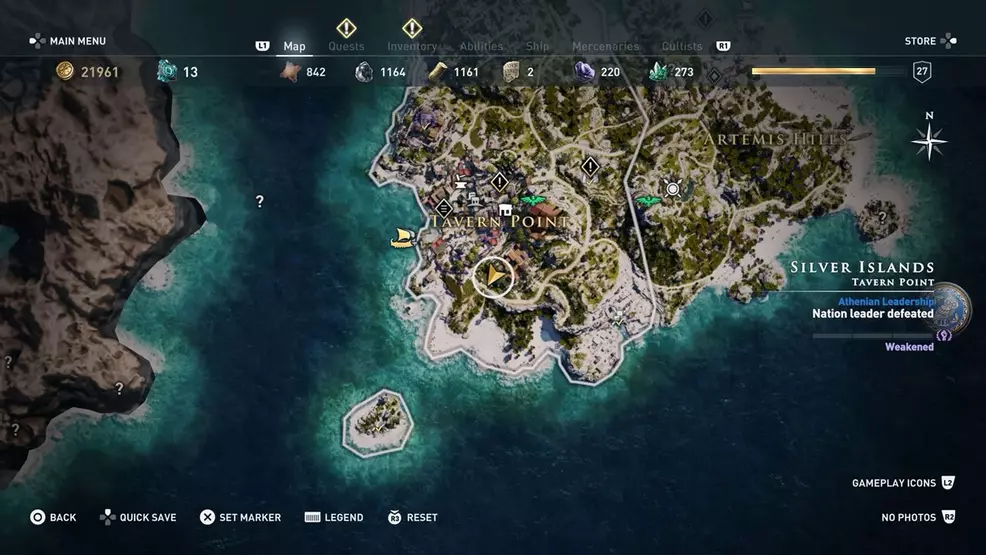
Task: Choose the quest marker beside the blacksmith
Action: [499, 181]
